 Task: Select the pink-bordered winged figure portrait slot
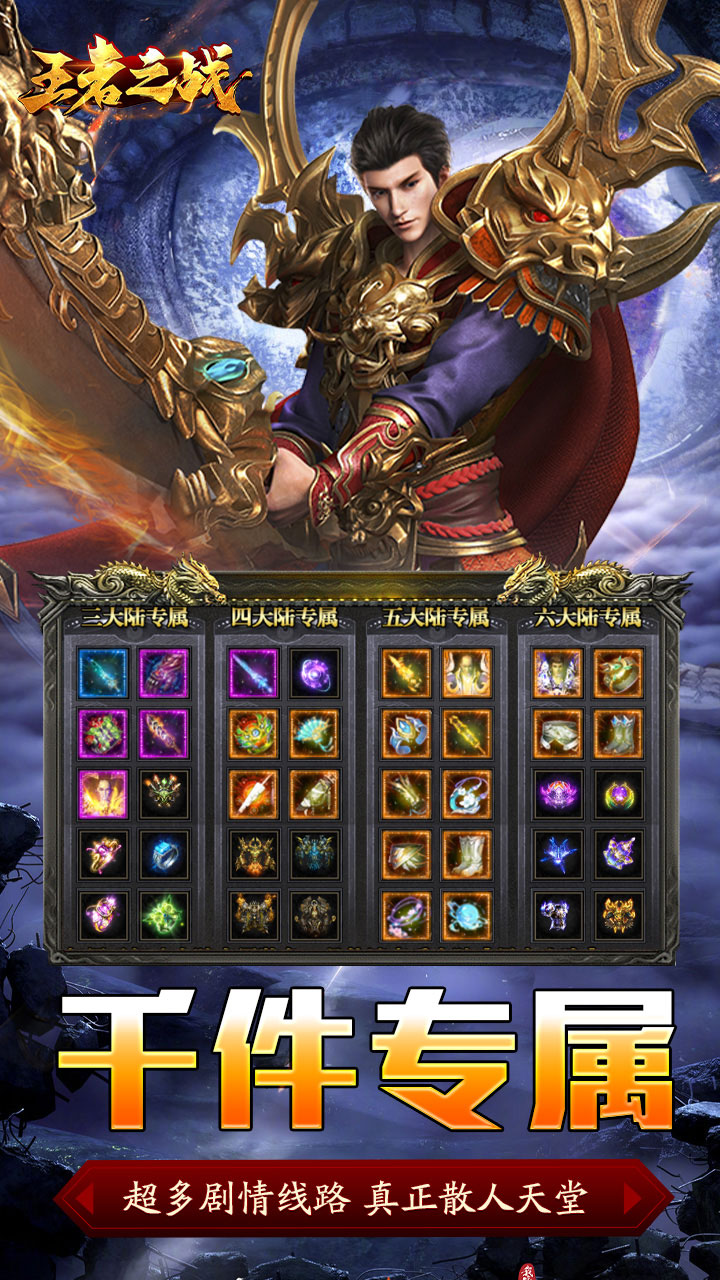click(103, 794)
